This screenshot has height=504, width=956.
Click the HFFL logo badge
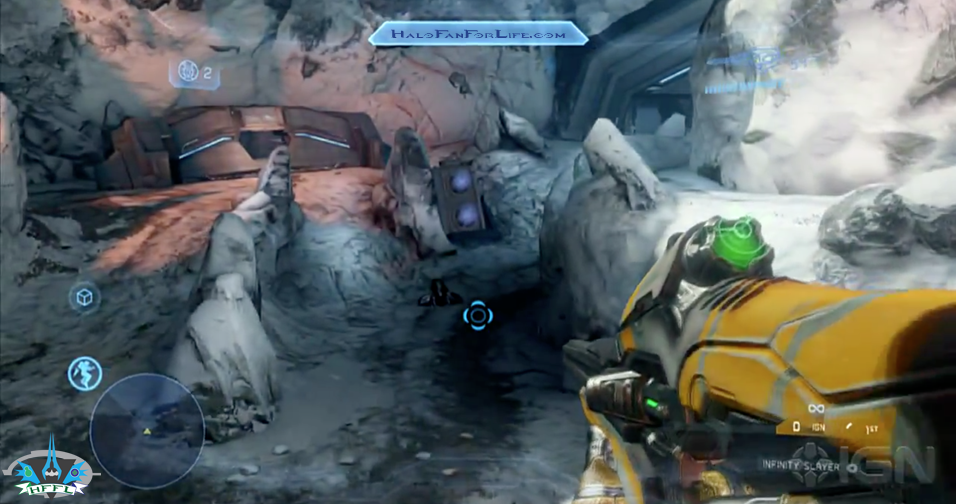click(x=47, y=473)
